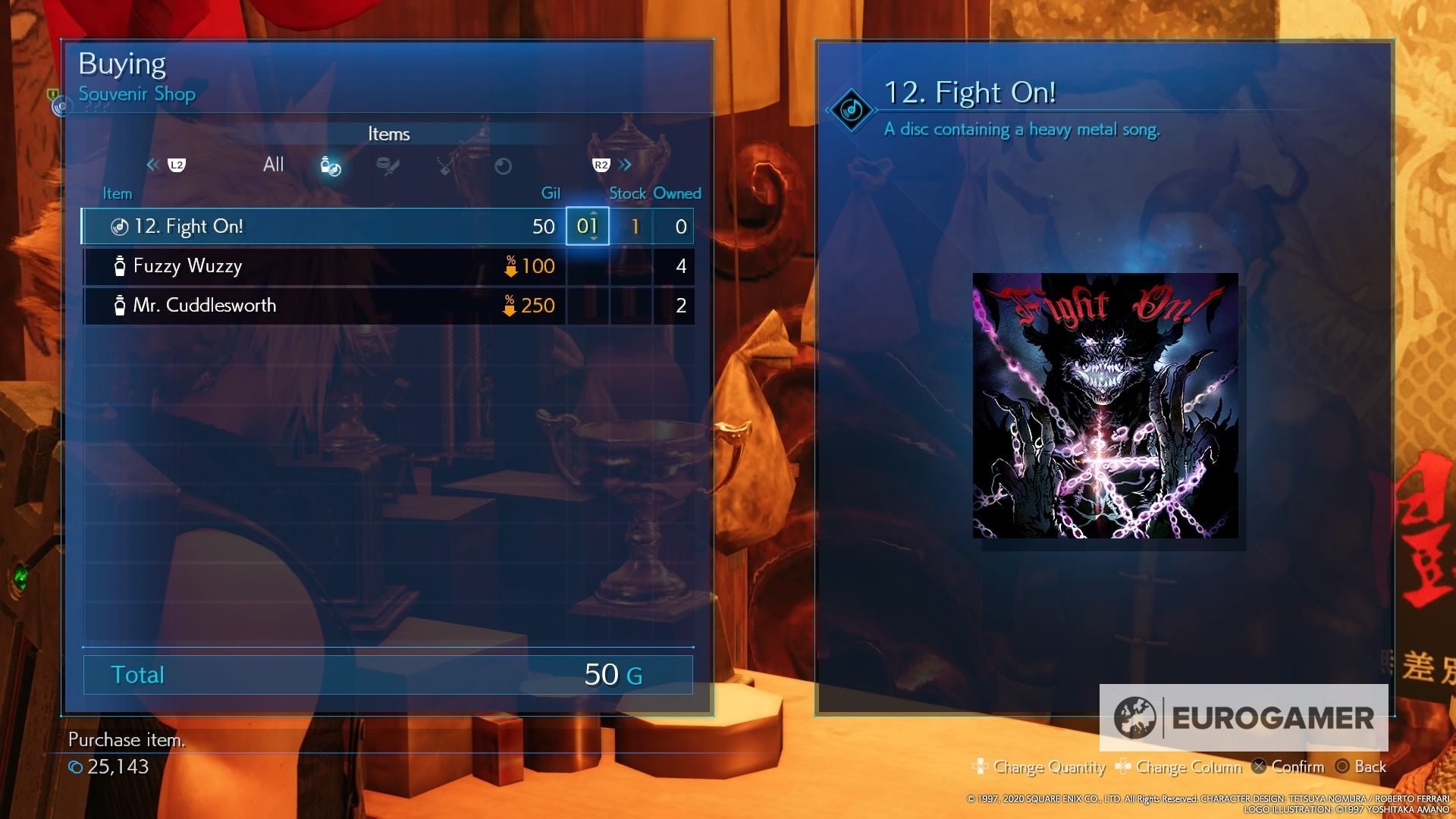Click the left double-chevron category arrow
Screen dimensions: 1456x819
(x=152, y=165)
